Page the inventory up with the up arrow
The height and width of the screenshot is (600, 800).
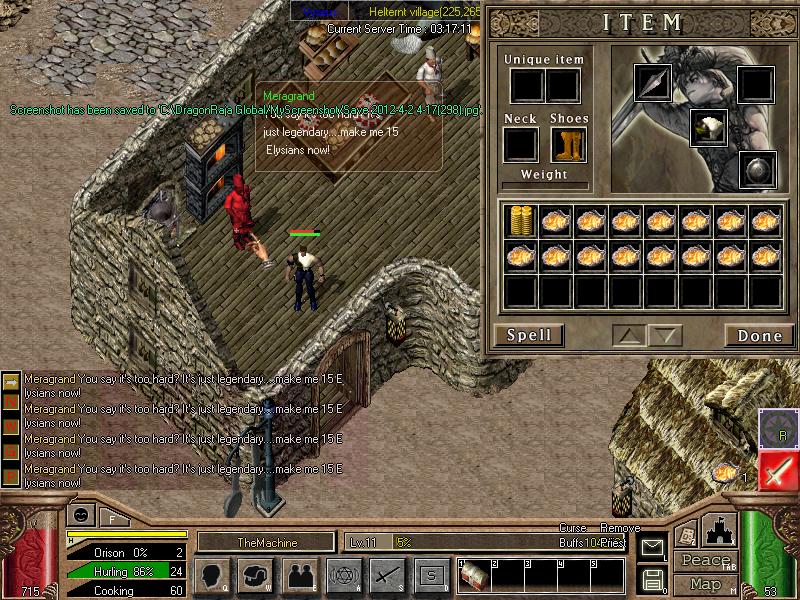(x=629, y=336)
